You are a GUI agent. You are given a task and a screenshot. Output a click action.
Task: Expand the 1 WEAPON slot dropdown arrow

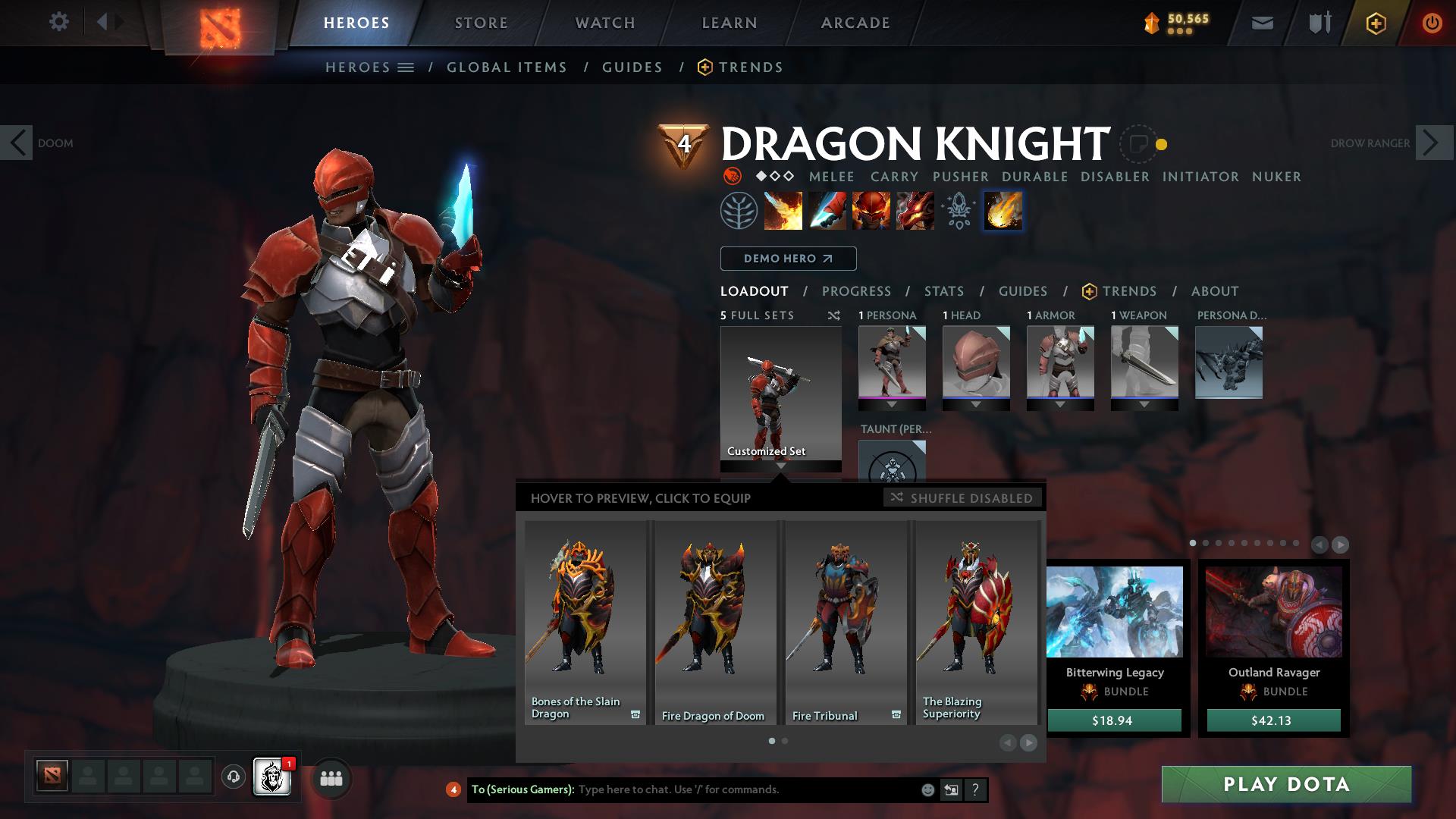pyautogui.click(x=1144, y=405)
